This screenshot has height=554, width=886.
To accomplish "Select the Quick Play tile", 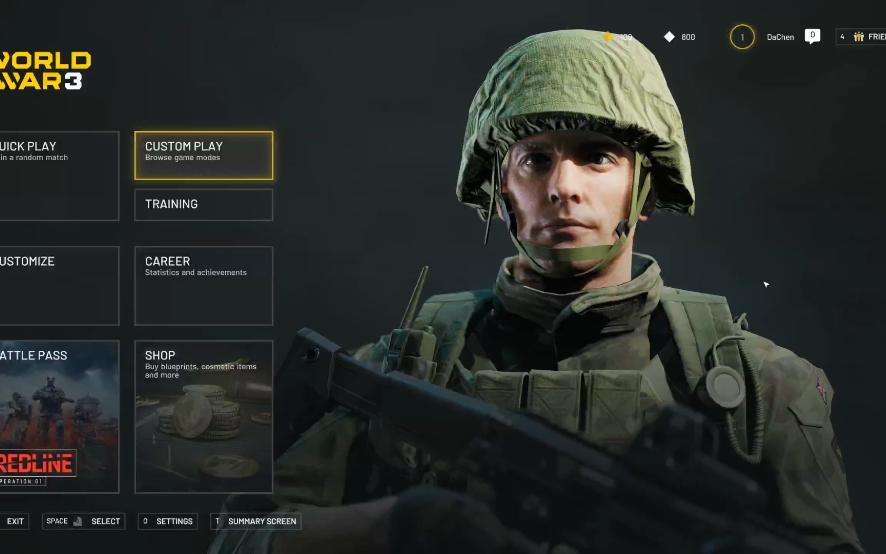I will (58, 175).
